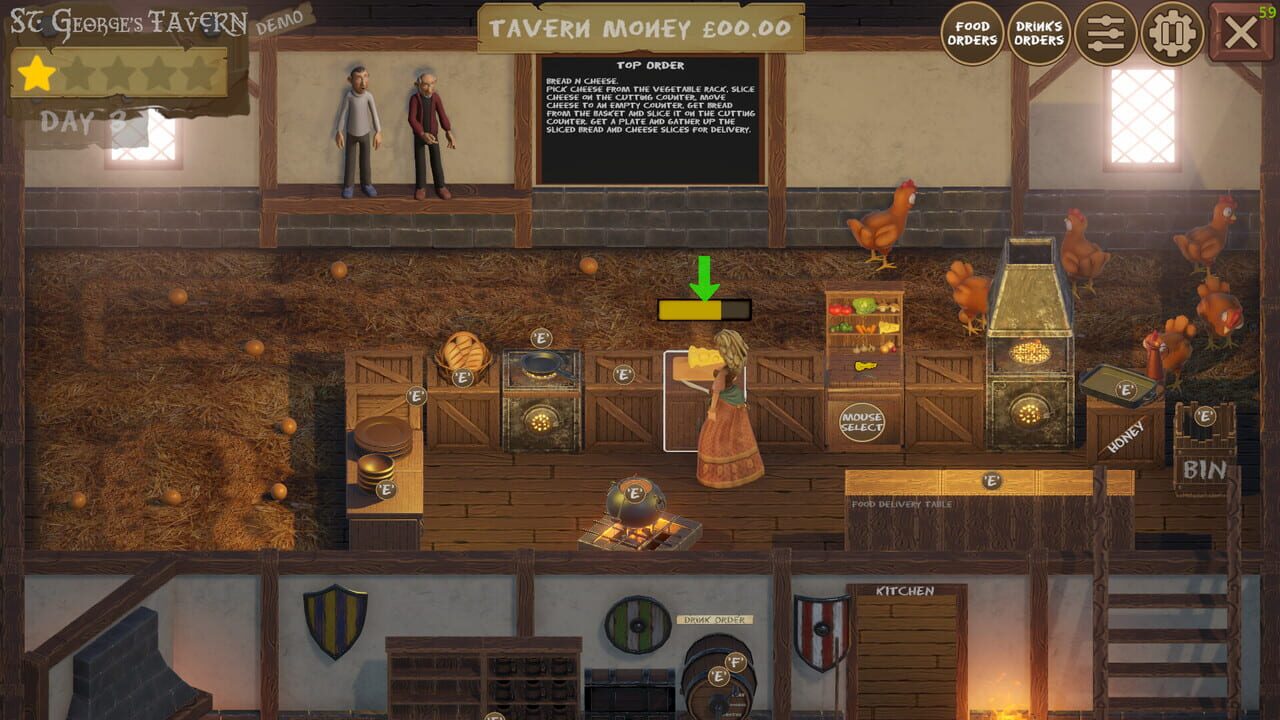Click the yellow cooking progress bar
Image resolution: width=1280 pixels, height=720 pixels.
(x=690, y=311)
